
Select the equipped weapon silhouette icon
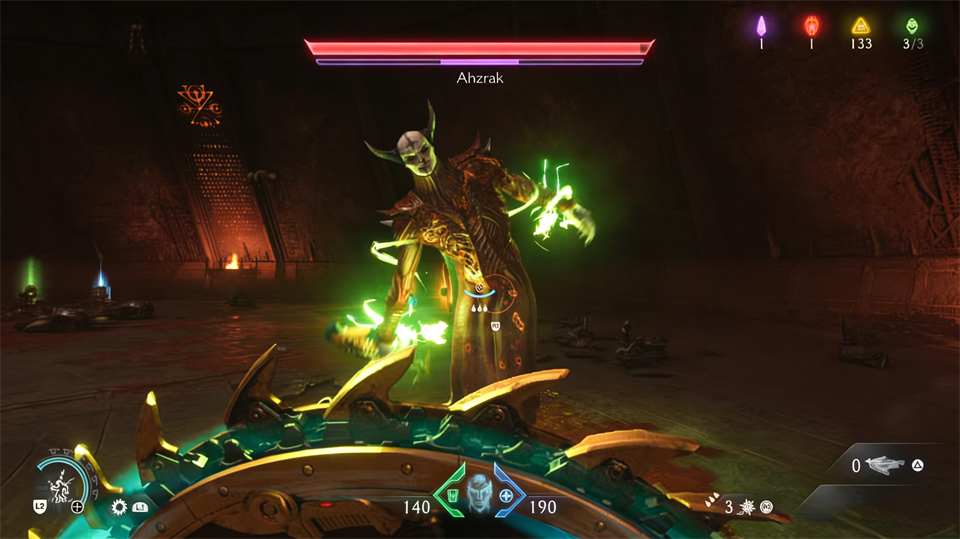(885, 465)
